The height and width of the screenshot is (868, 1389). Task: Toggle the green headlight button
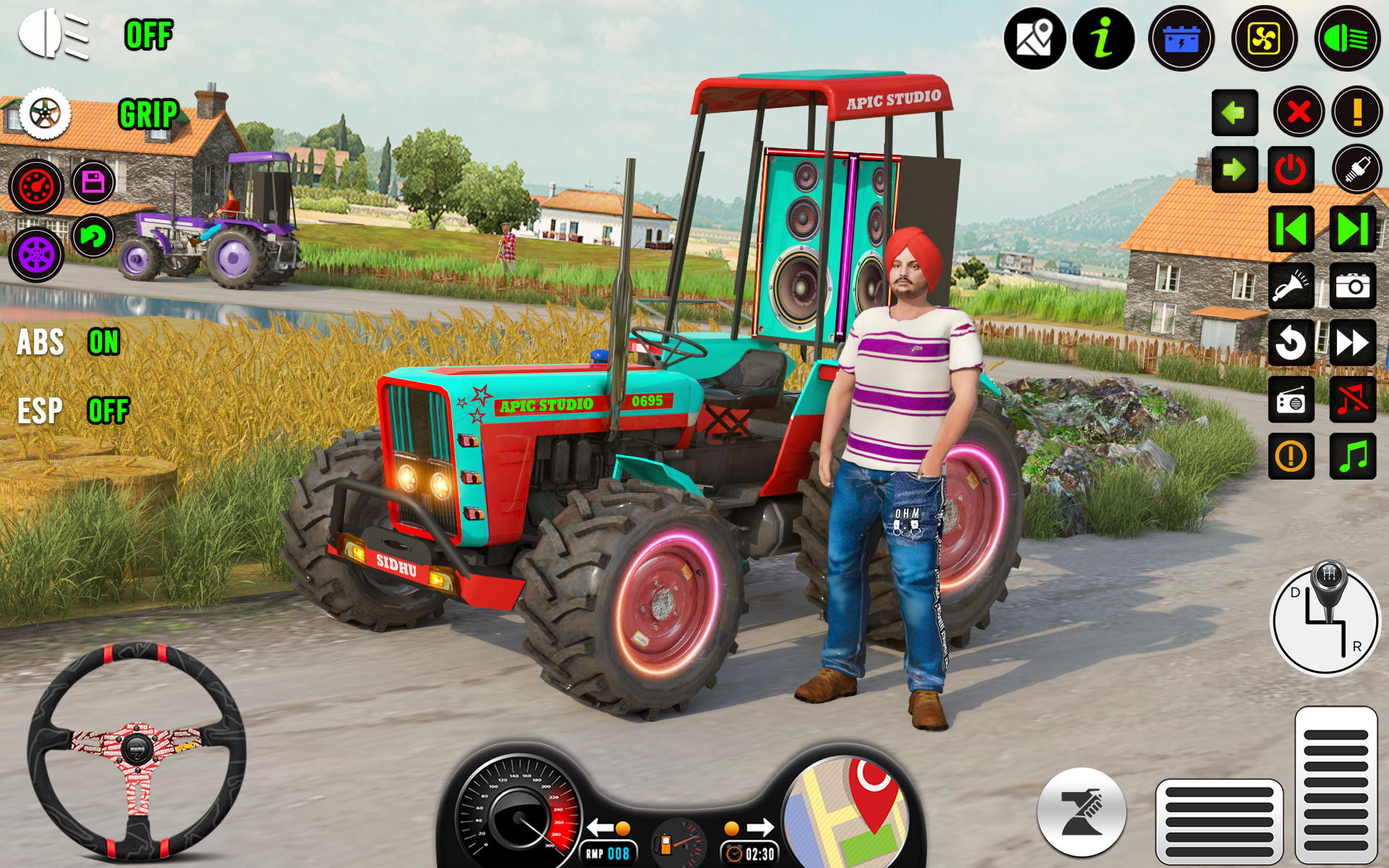tap(1346, 38)
